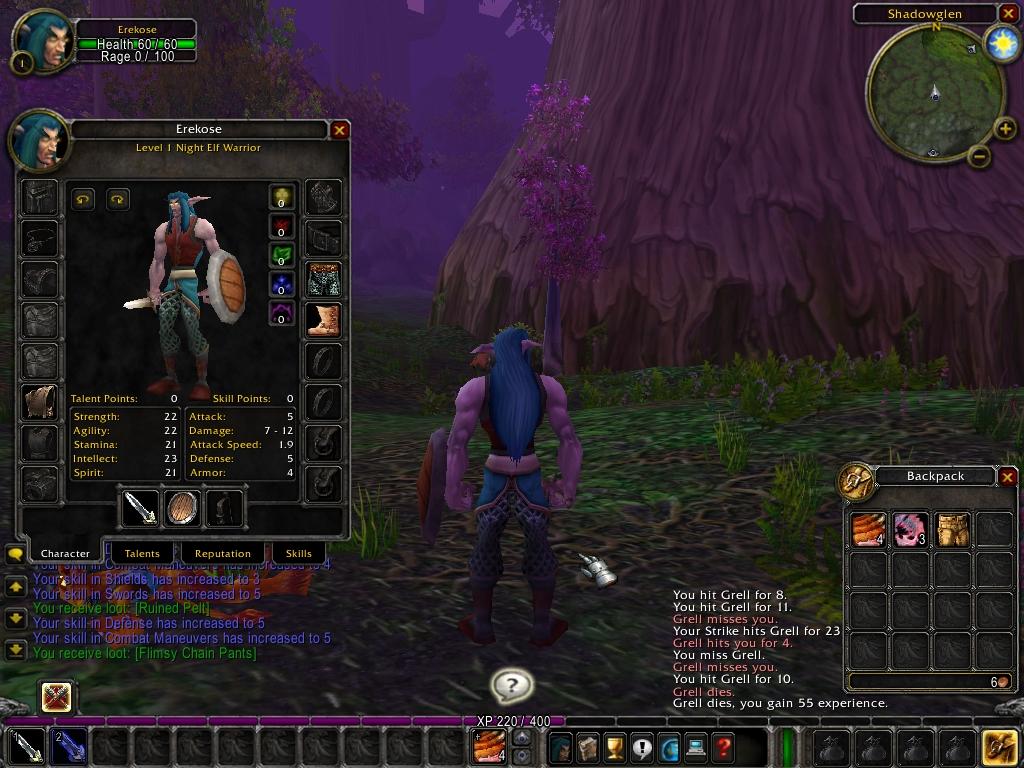
Task: Select the equipped wooden shield slot
Action: [x=183, y=508]
